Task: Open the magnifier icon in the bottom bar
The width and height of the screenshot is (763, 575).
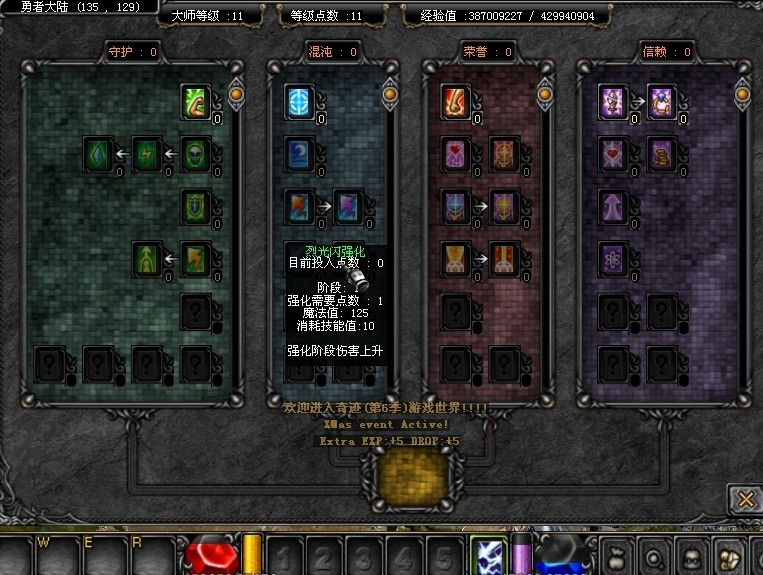Action: 654,556
